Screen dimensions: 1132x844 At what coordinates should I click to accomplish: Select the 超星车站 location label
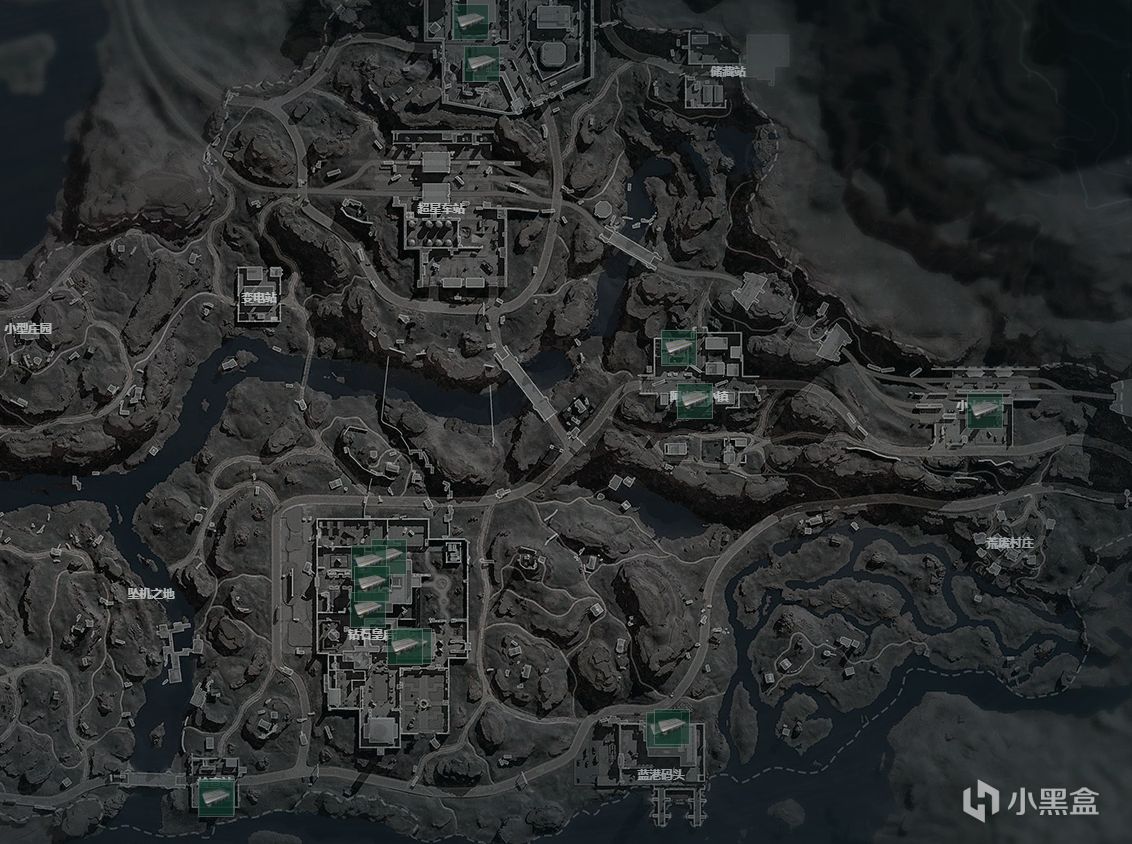coord(441,210)
